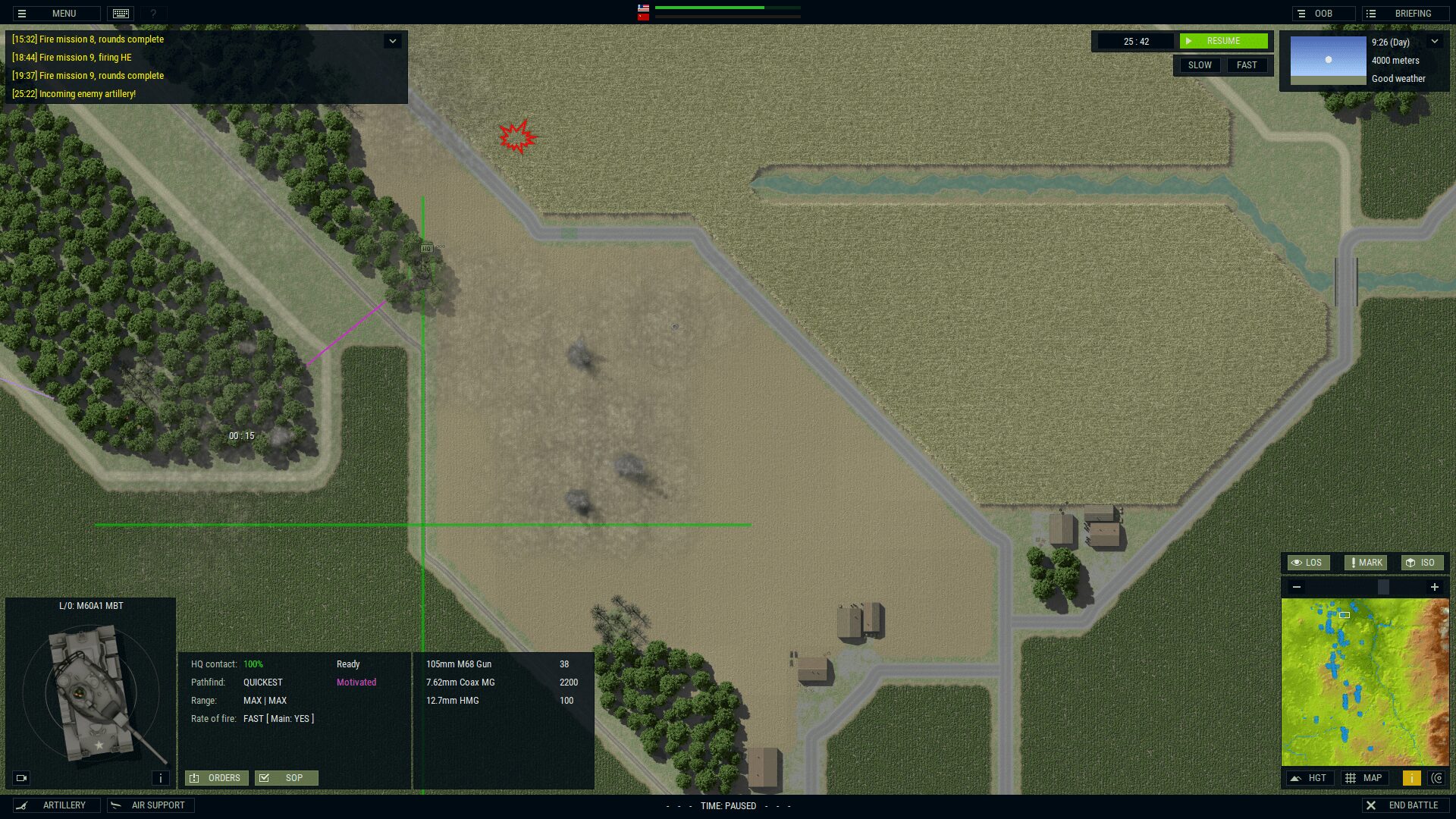
Task: Open unit ORDERS
Action: pyautogui.click(x=216, y=778)
